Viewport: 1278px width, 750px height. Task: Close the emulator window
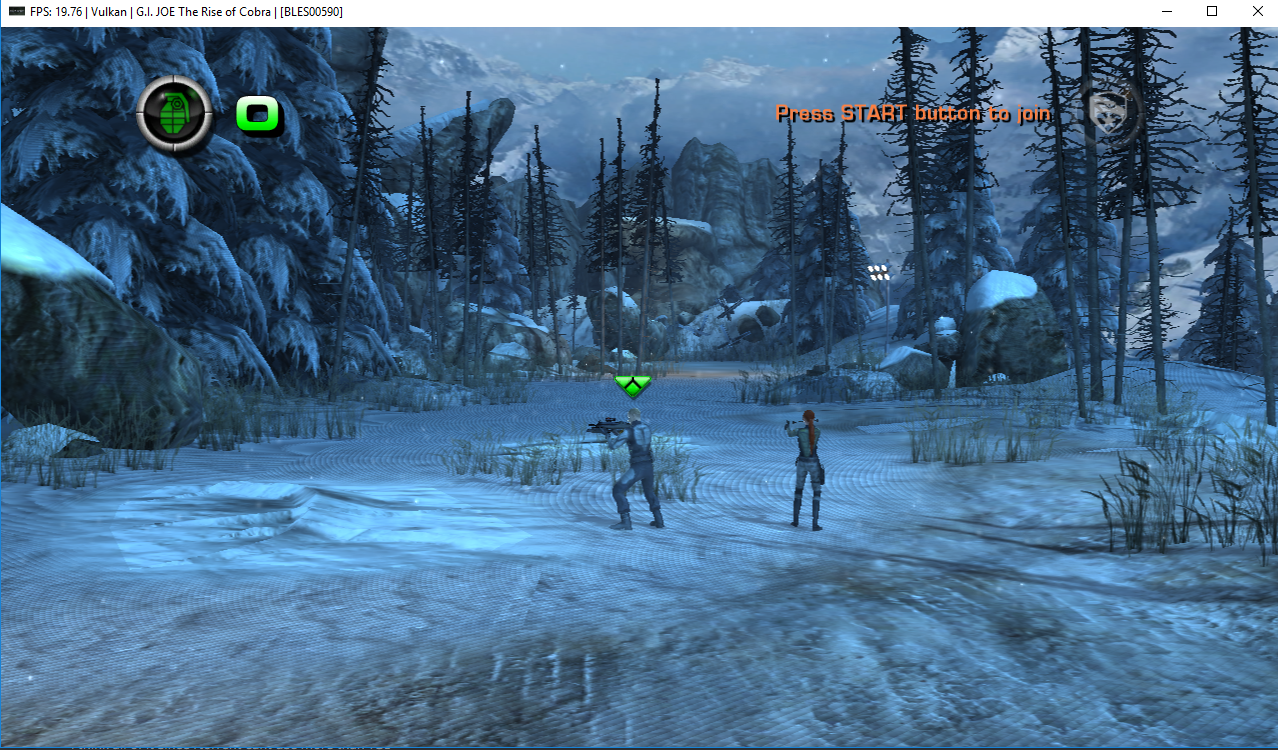pyautogui.click(x=1257, y=11)
